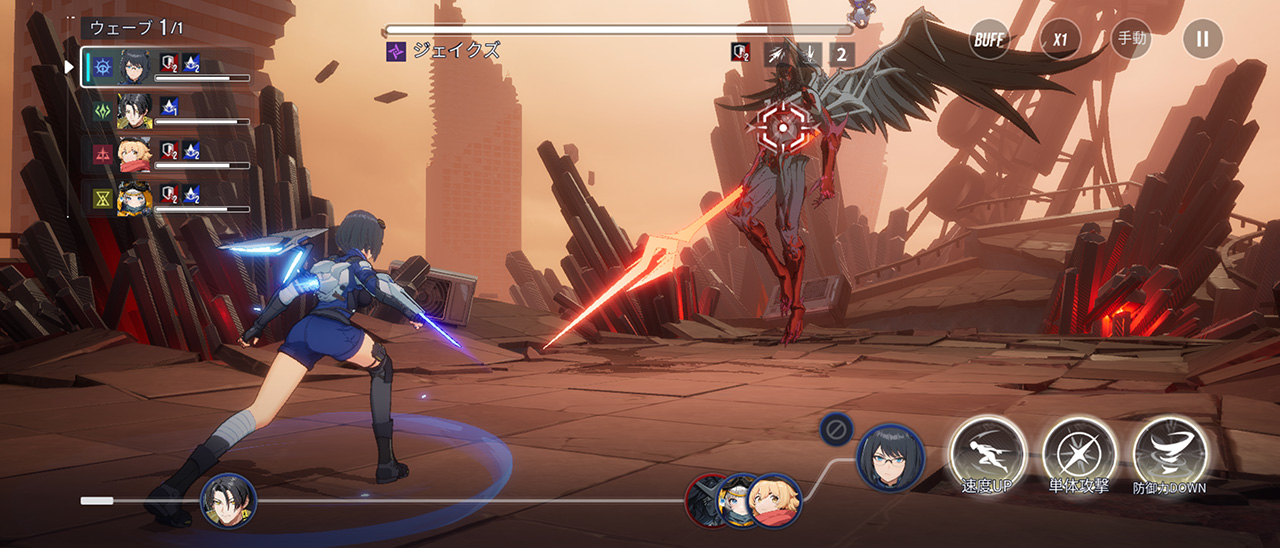
Task: Toggle the X1 battle speed
Action: tap(1060, 40)
